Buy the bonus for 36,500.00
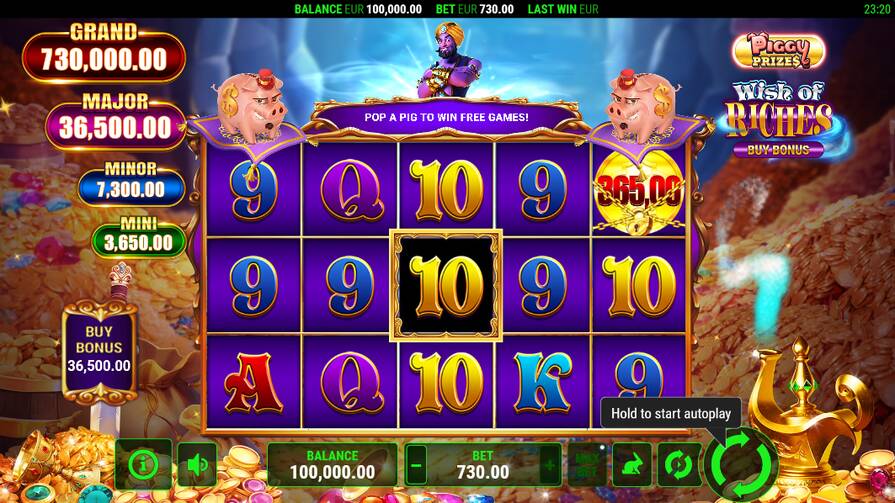Screen dimensions: 895x503 coord(99,348)
